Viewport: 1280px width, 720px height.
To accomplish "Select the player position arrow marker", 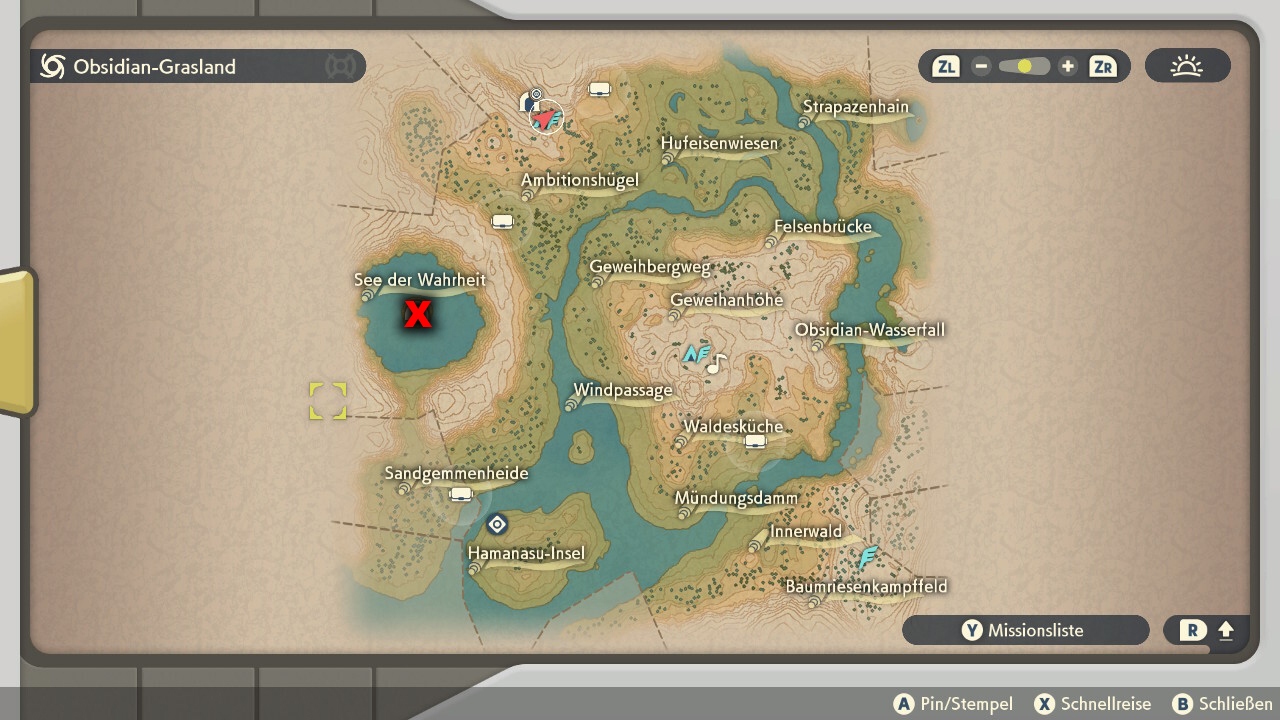I will click(545, 119).
